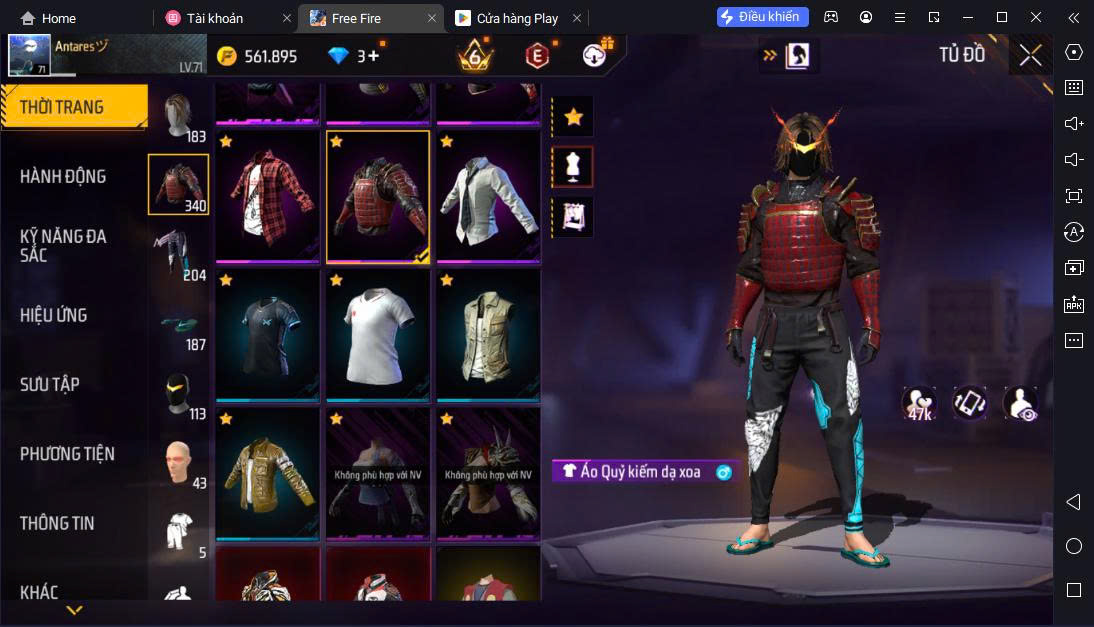Filter items by the star favorites button
1094x627 pixels.
pyautogui.click(x=573, y=117)
